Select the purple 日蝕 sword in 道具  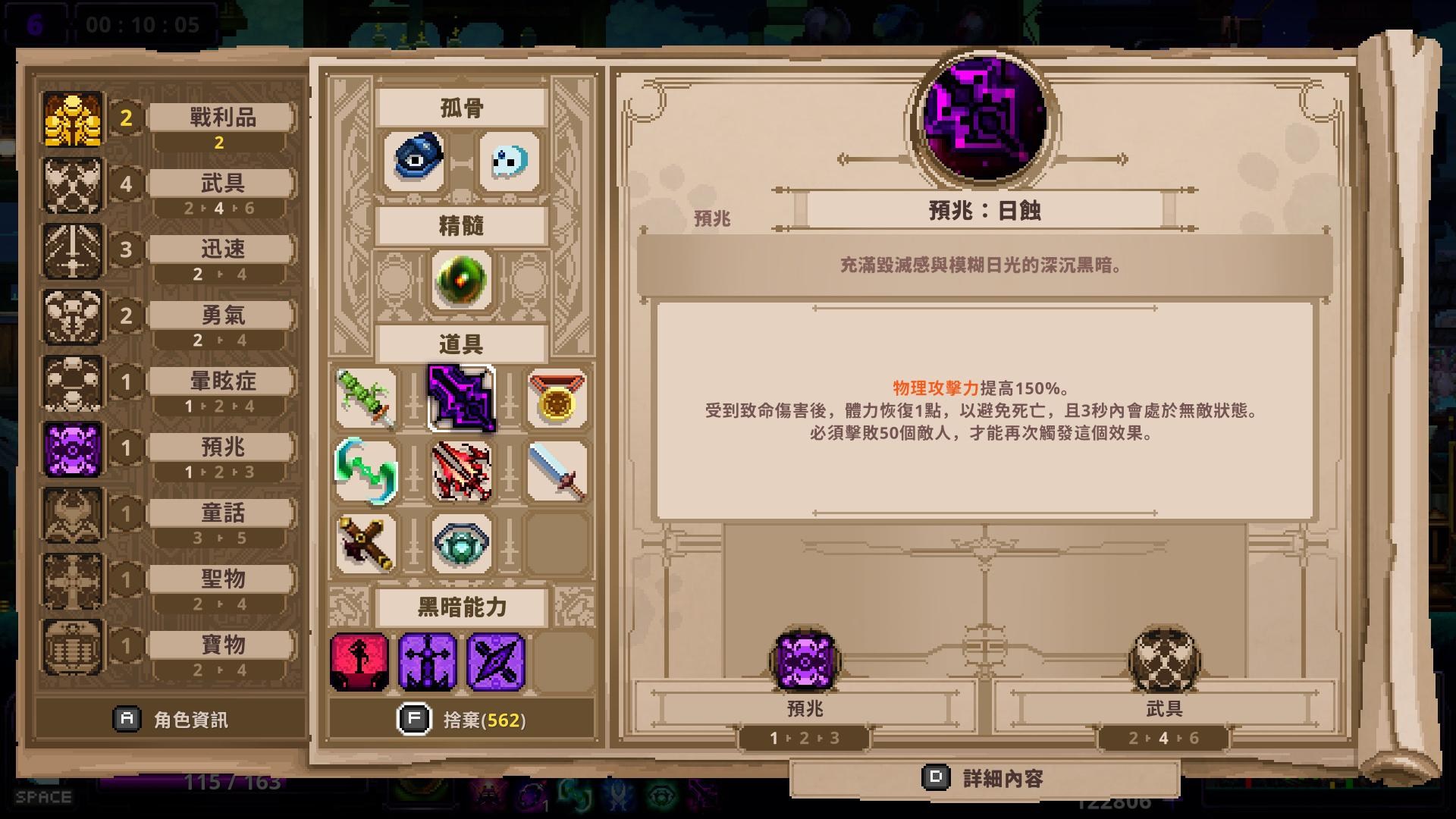463,398
